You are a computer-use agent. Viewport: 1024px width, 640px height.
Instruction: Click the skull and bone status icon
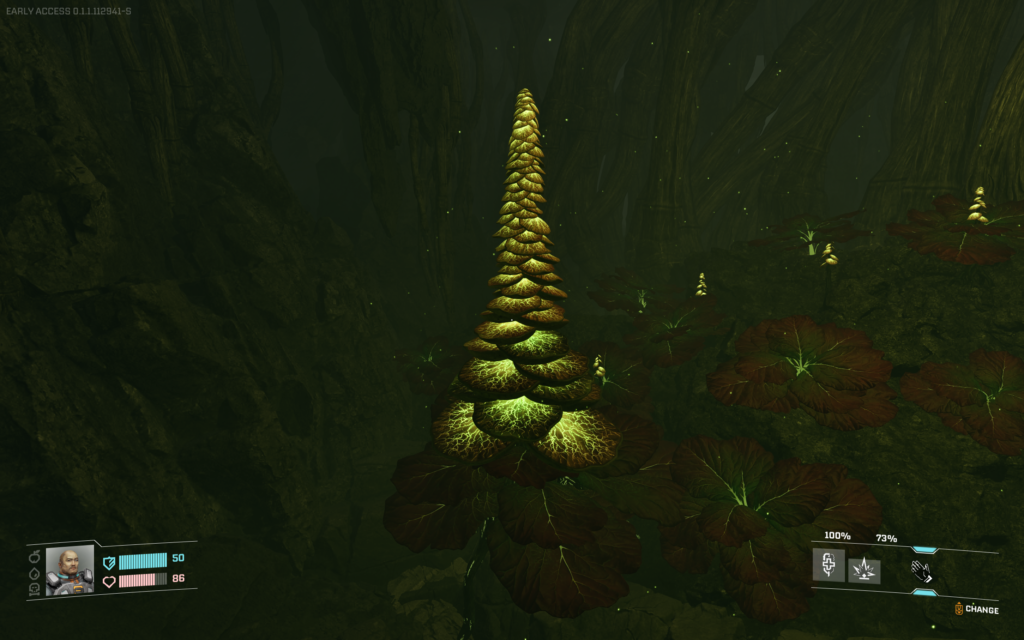tap(35, 589)
